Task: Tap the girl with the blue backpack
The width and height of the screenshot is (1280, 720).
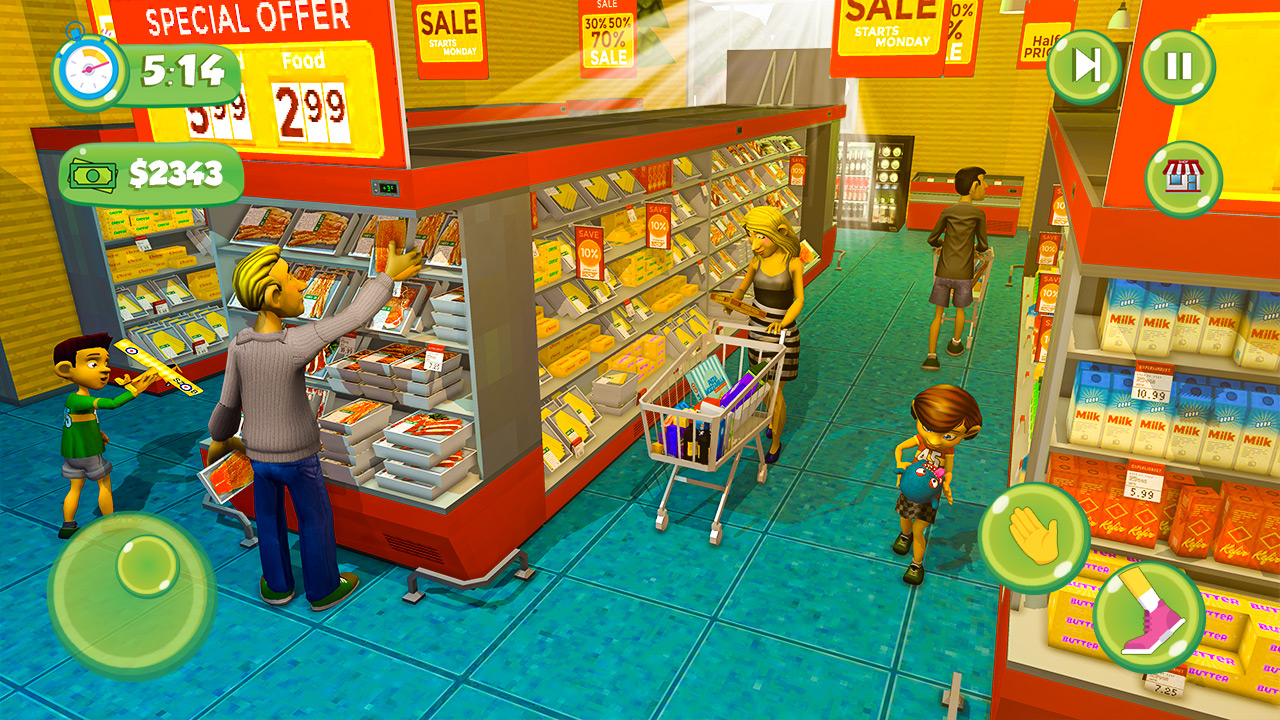Action: pos(930,470)
